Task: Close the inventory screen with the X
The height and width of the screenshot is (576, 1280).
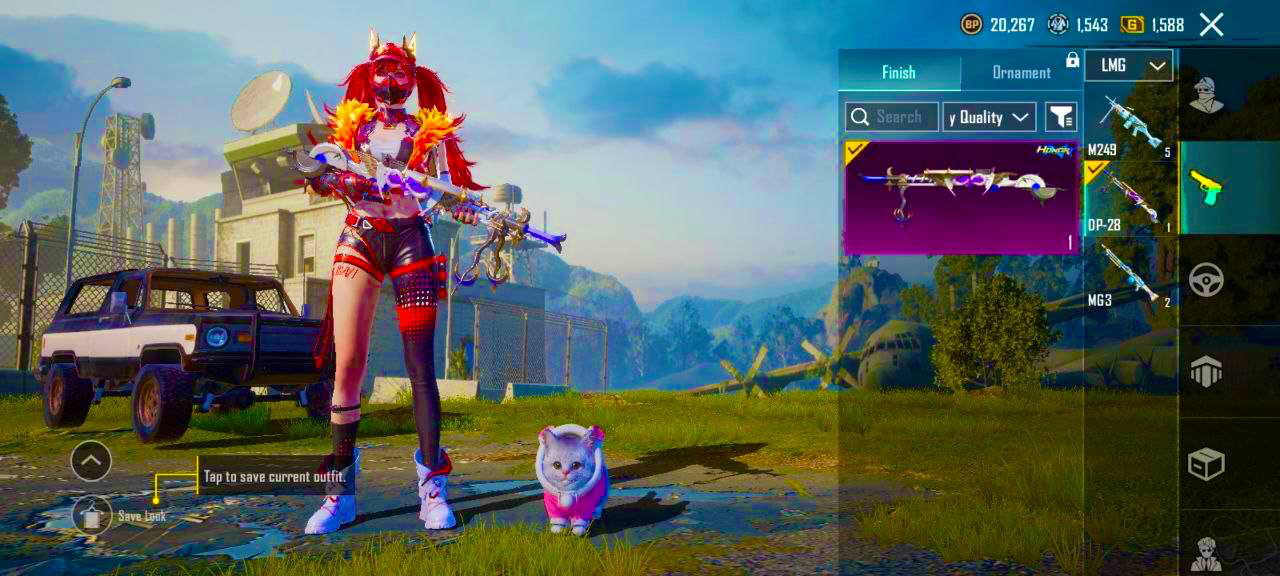Action: coord(1211,25)
